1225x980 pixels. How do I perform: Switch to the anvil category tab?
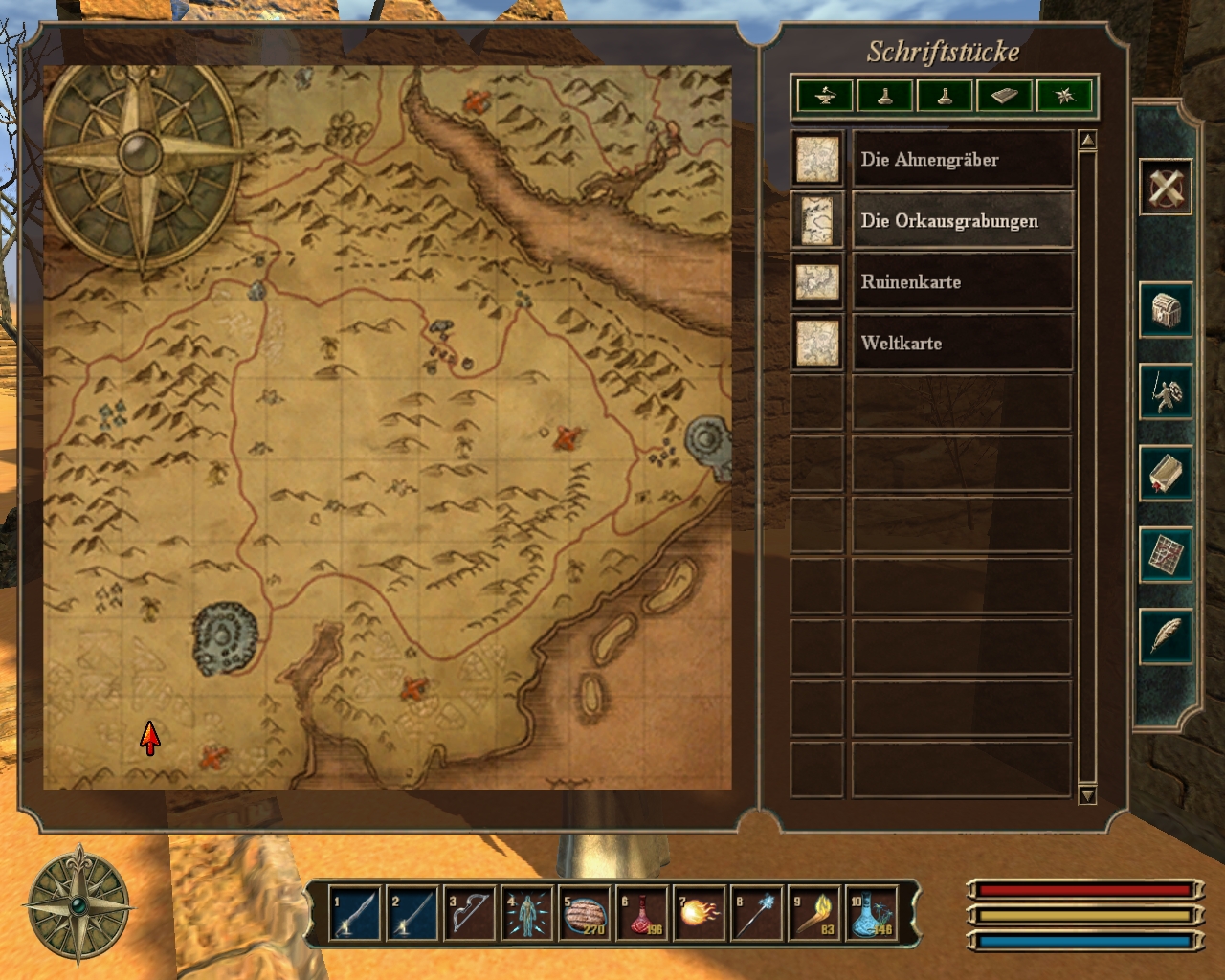click(825, 96)
